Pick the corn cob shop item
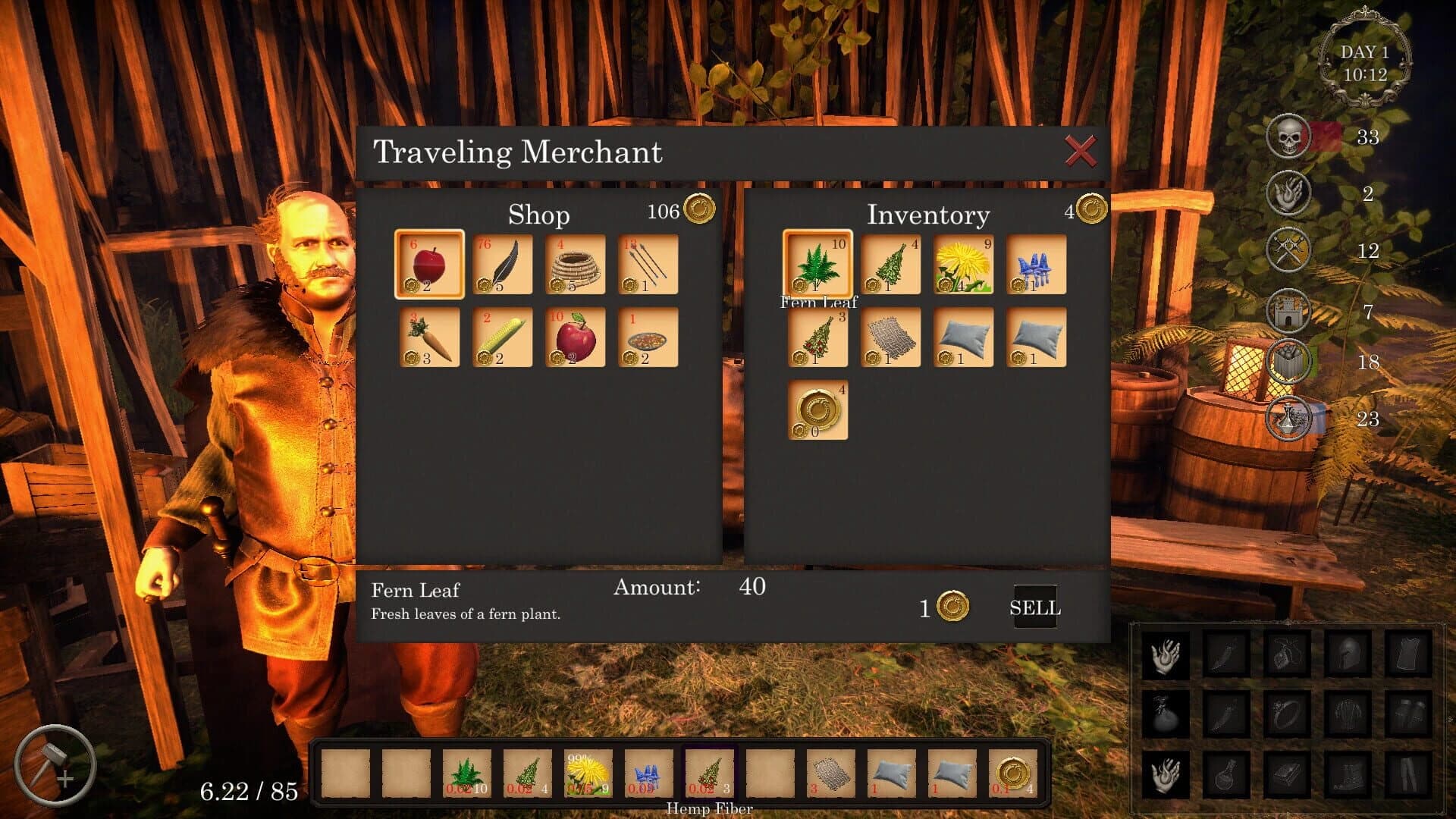Viewport: 1456px width, 819px height. tap(501, 337)
